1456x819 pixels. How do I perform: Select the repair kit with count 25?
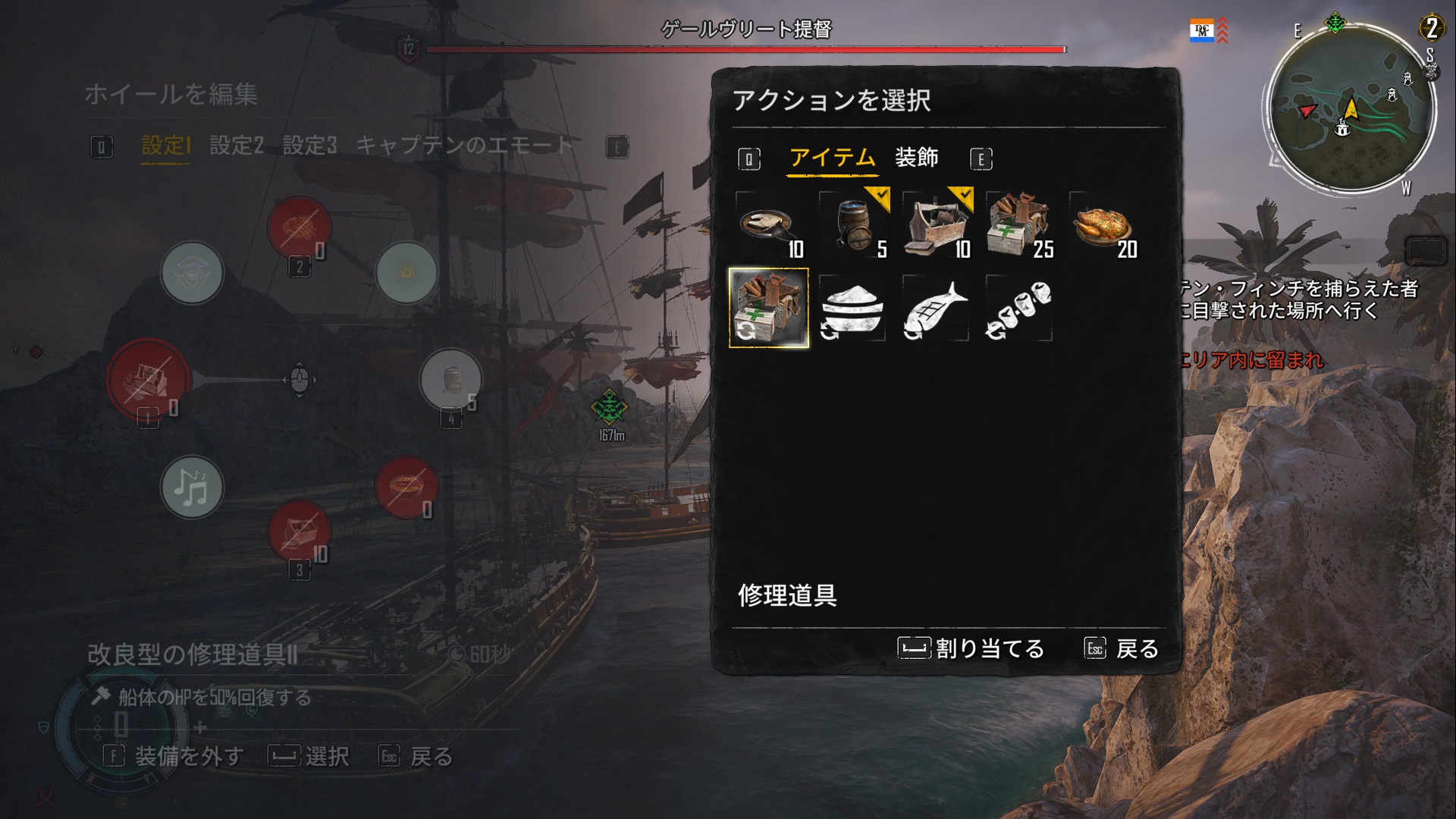click(x=1020, y=225)
